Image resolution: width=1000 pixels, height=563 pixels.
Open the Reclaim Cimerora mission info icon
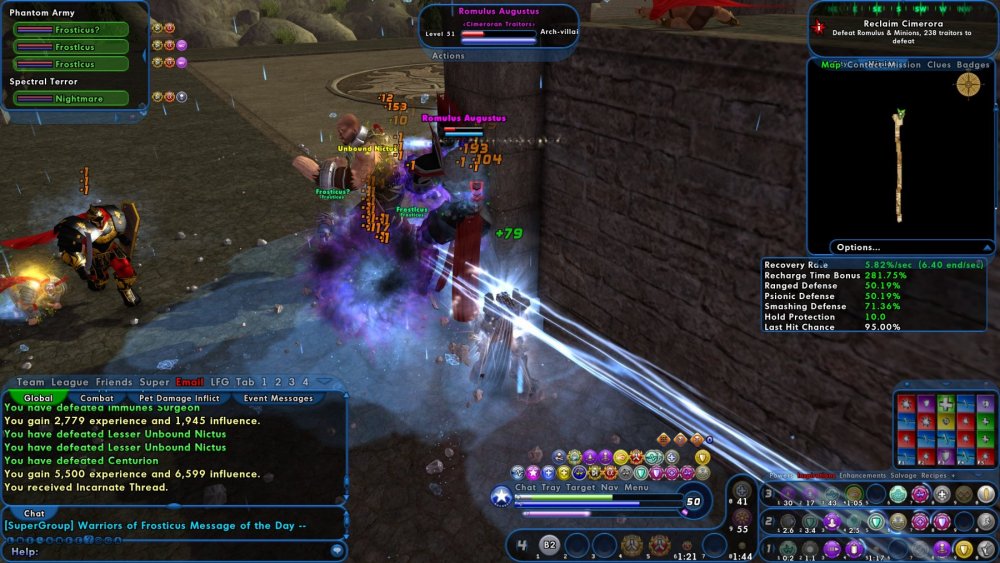click(x=820, y=28)
